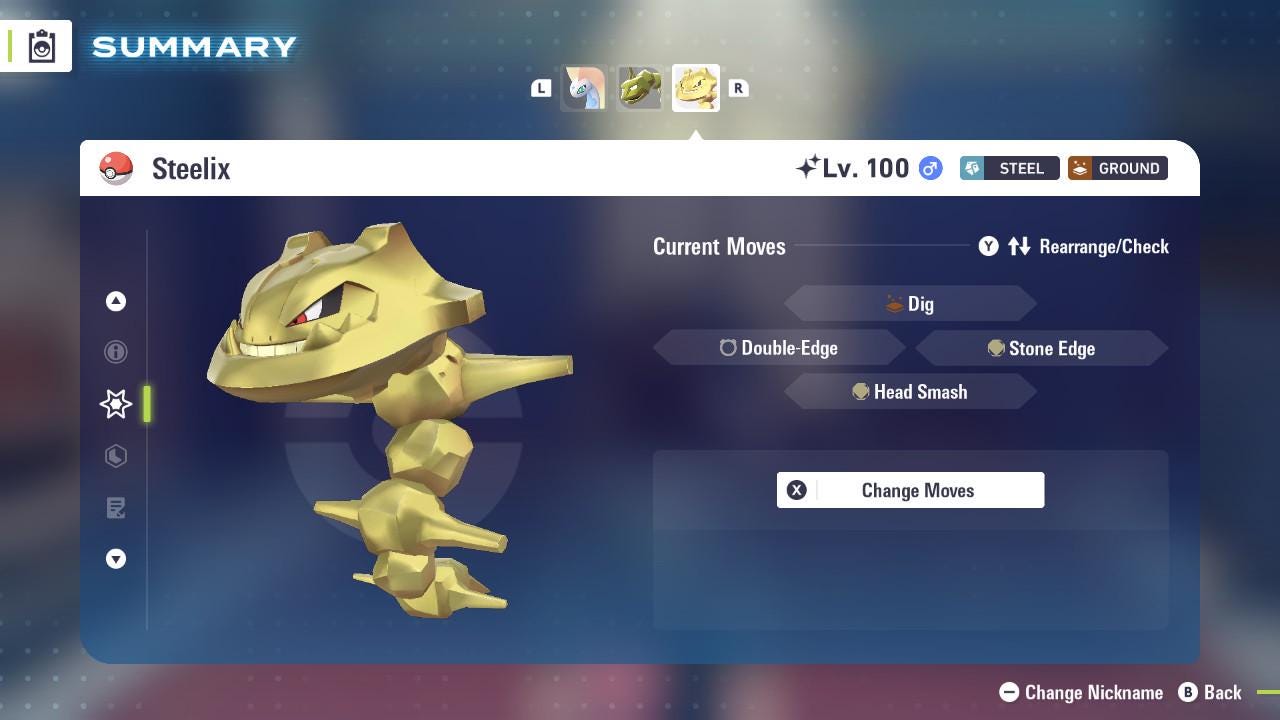Click the Y button prompt near Rearrange/Check
Viewport: 1280px width, 720px height.
coord(988,246)
